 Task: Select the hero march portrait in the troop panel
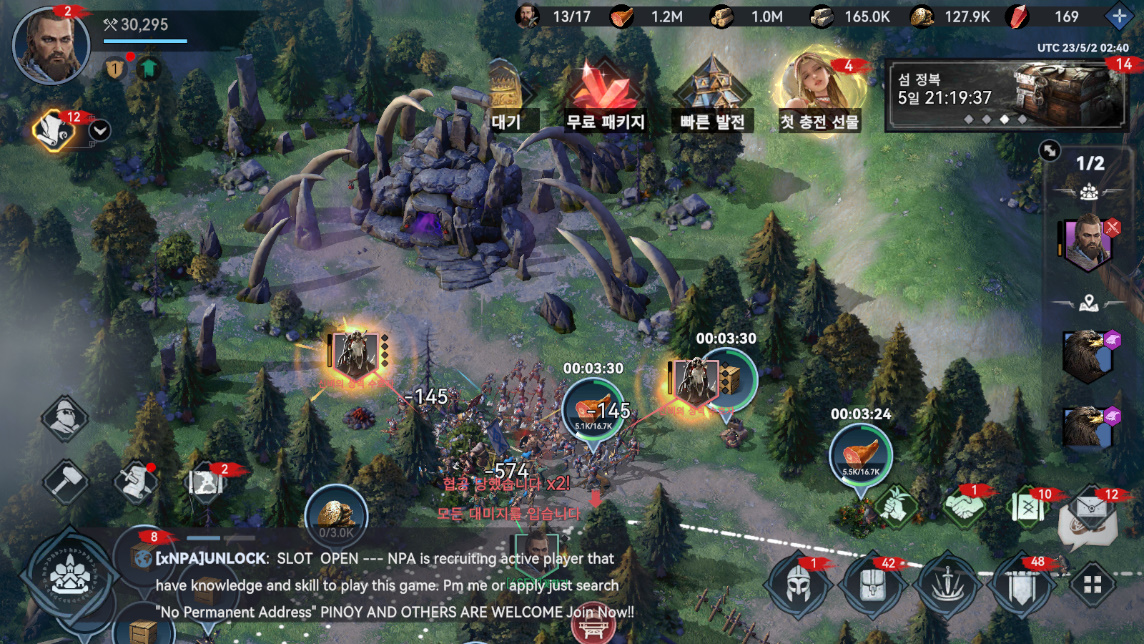pos(1084,241)
